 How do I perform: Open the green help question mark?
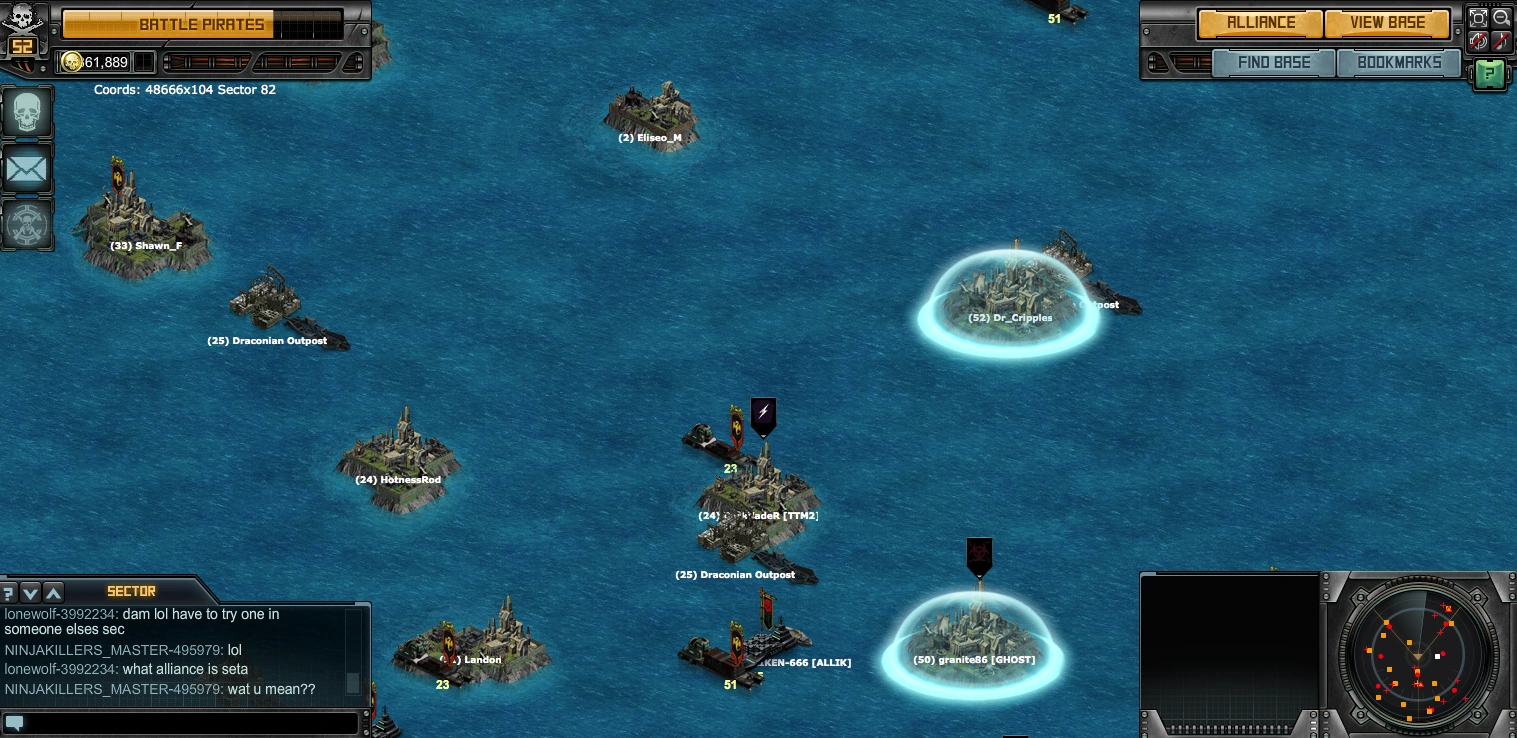pyautogui.click(x=1490, y=74)
